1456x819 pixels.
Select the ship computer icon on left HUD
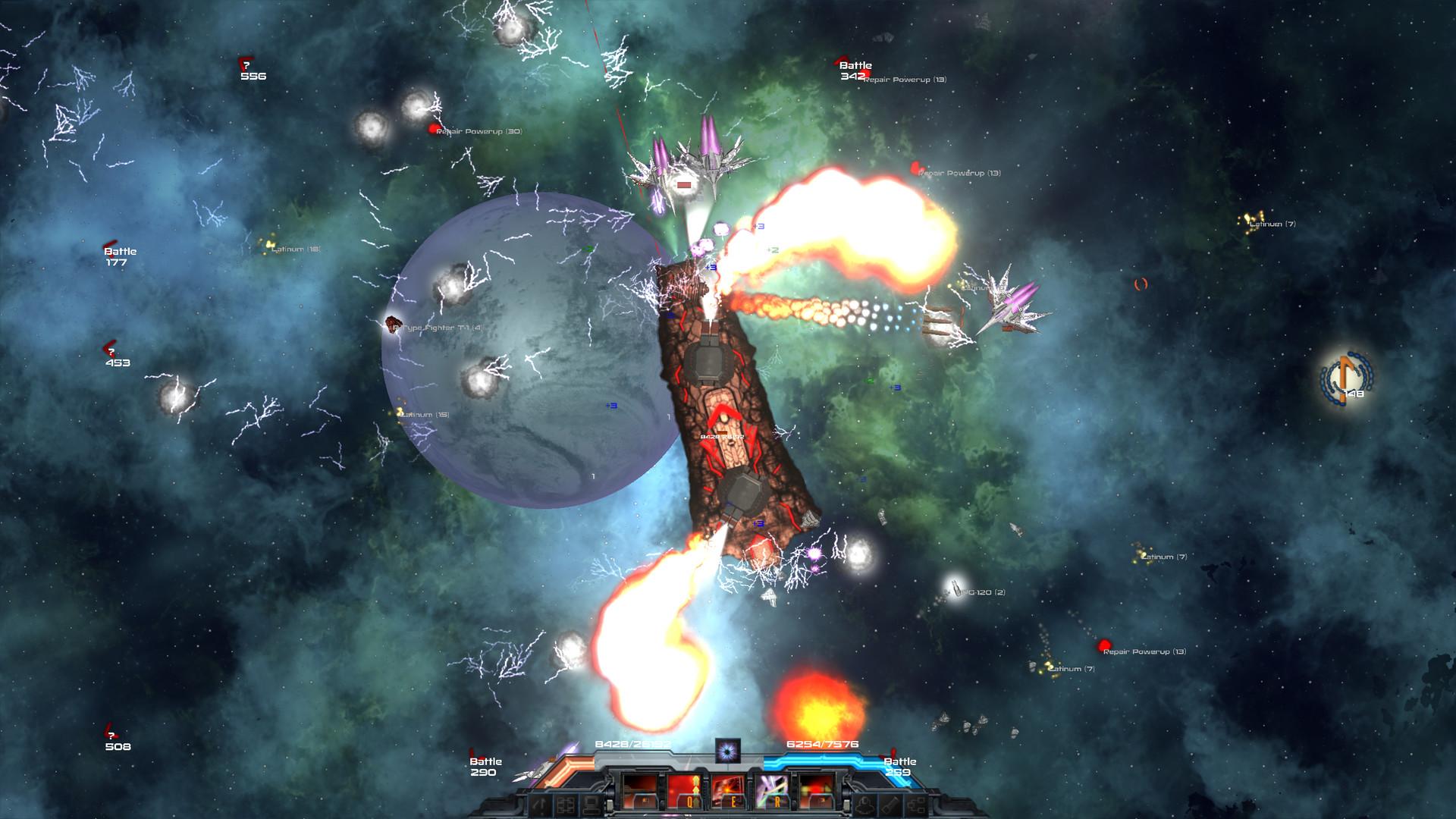click(x=589, y=805)
